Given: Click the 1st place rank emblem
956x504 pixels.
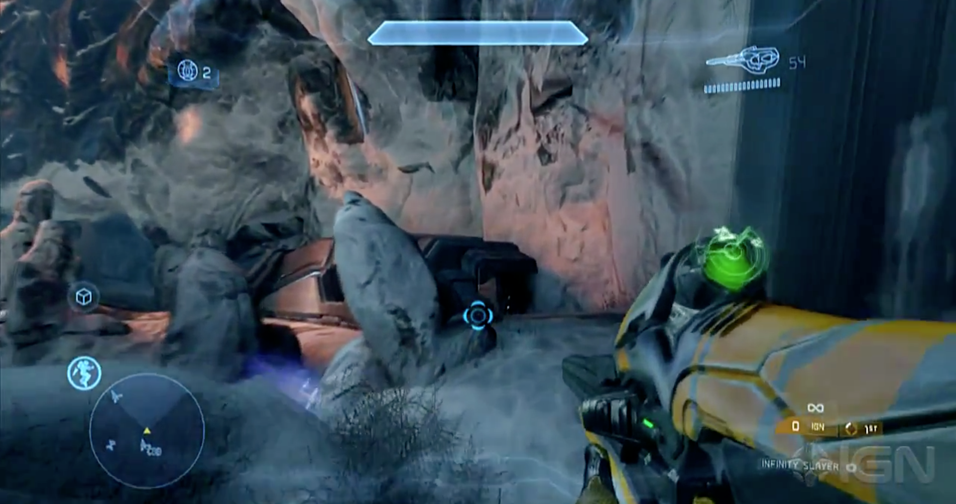Looking at the screenshot, I should pyautogui.click(x=852, y=427).
